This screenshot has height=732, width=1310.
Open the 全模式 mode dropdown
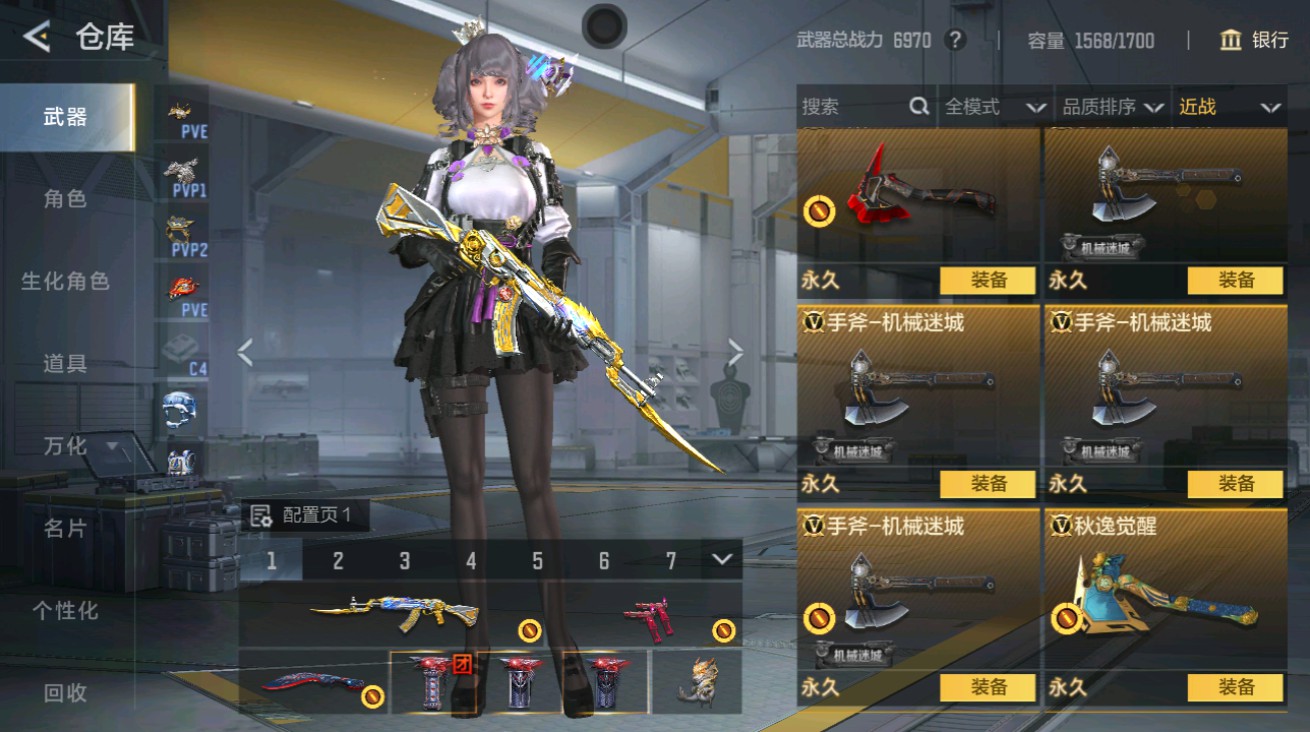994,107
